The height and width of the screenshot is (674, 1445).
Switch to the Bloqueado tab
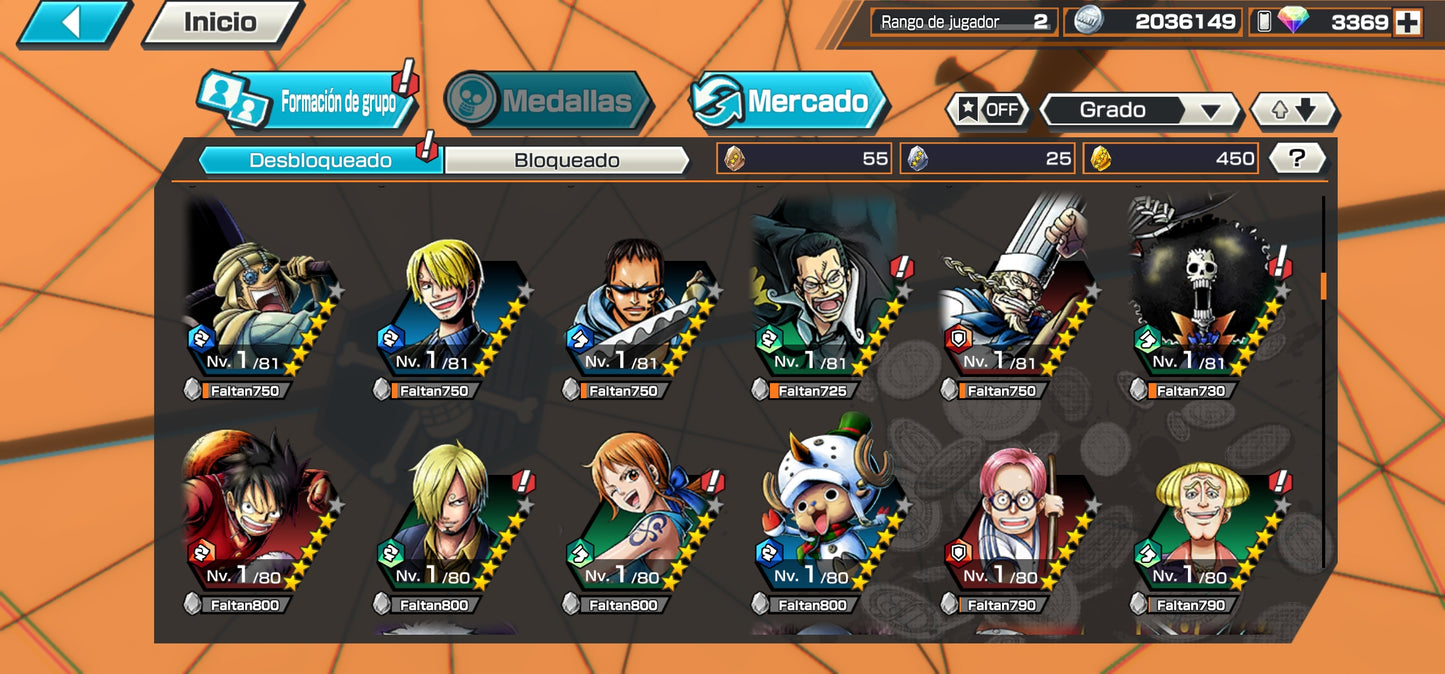click(566, 160)
